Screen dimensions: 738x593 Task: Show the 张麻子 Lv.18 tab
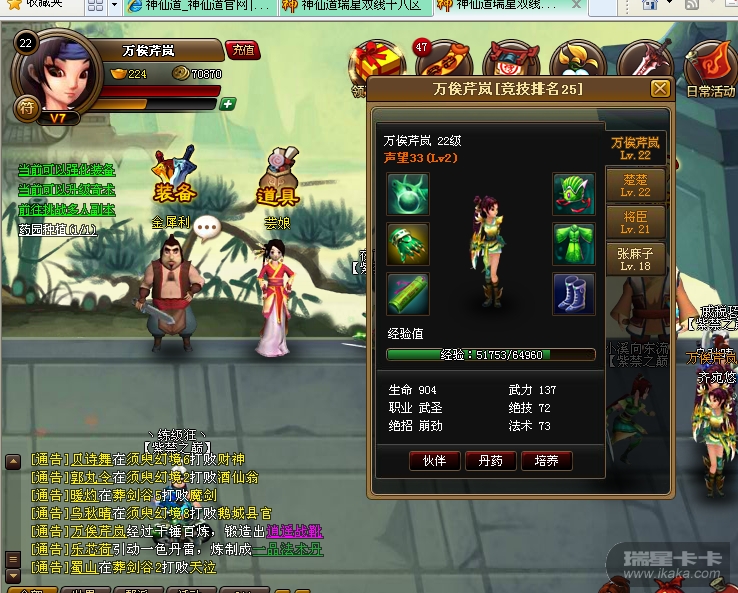point(636,260)
